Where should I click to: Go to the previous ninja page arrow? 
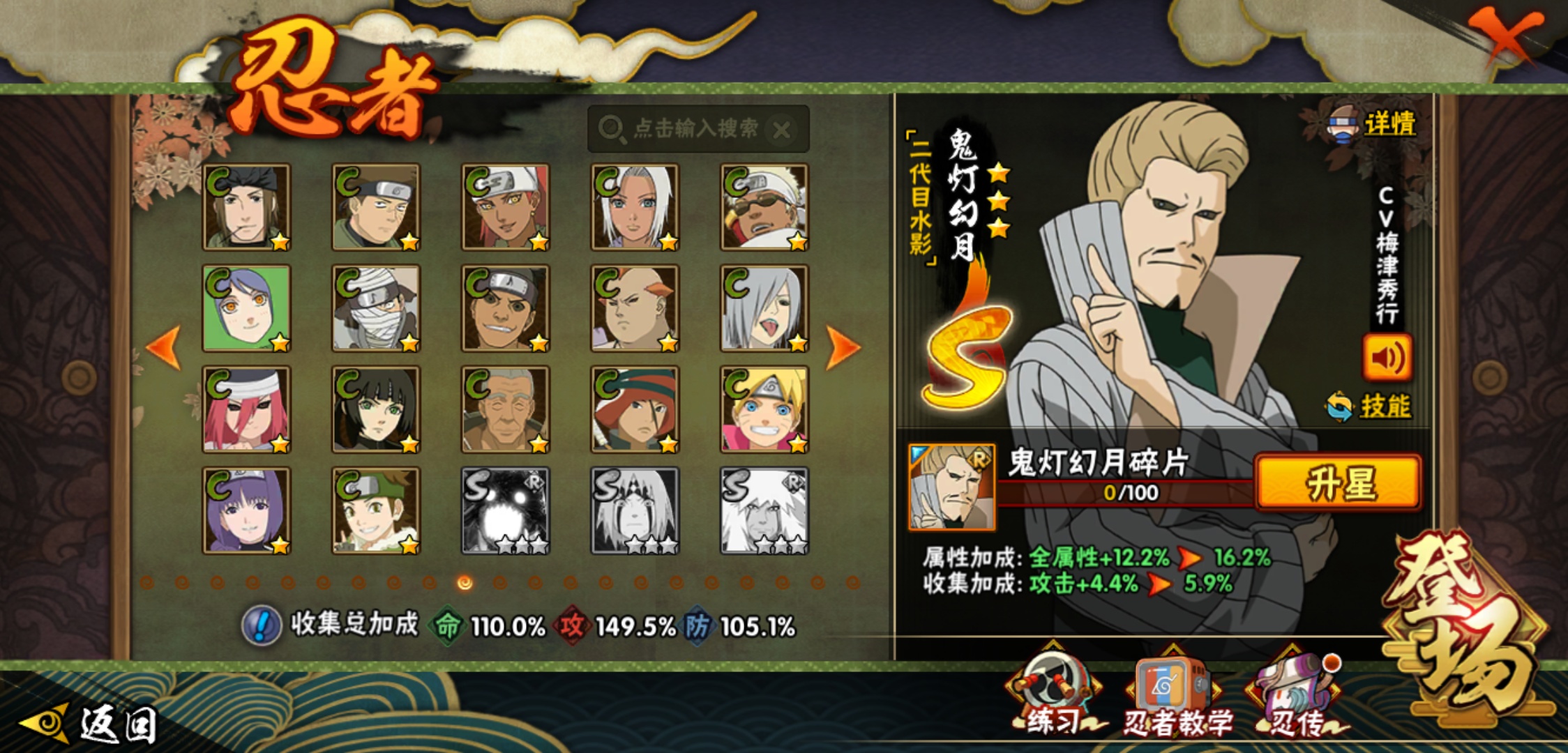tap(165, 347)
